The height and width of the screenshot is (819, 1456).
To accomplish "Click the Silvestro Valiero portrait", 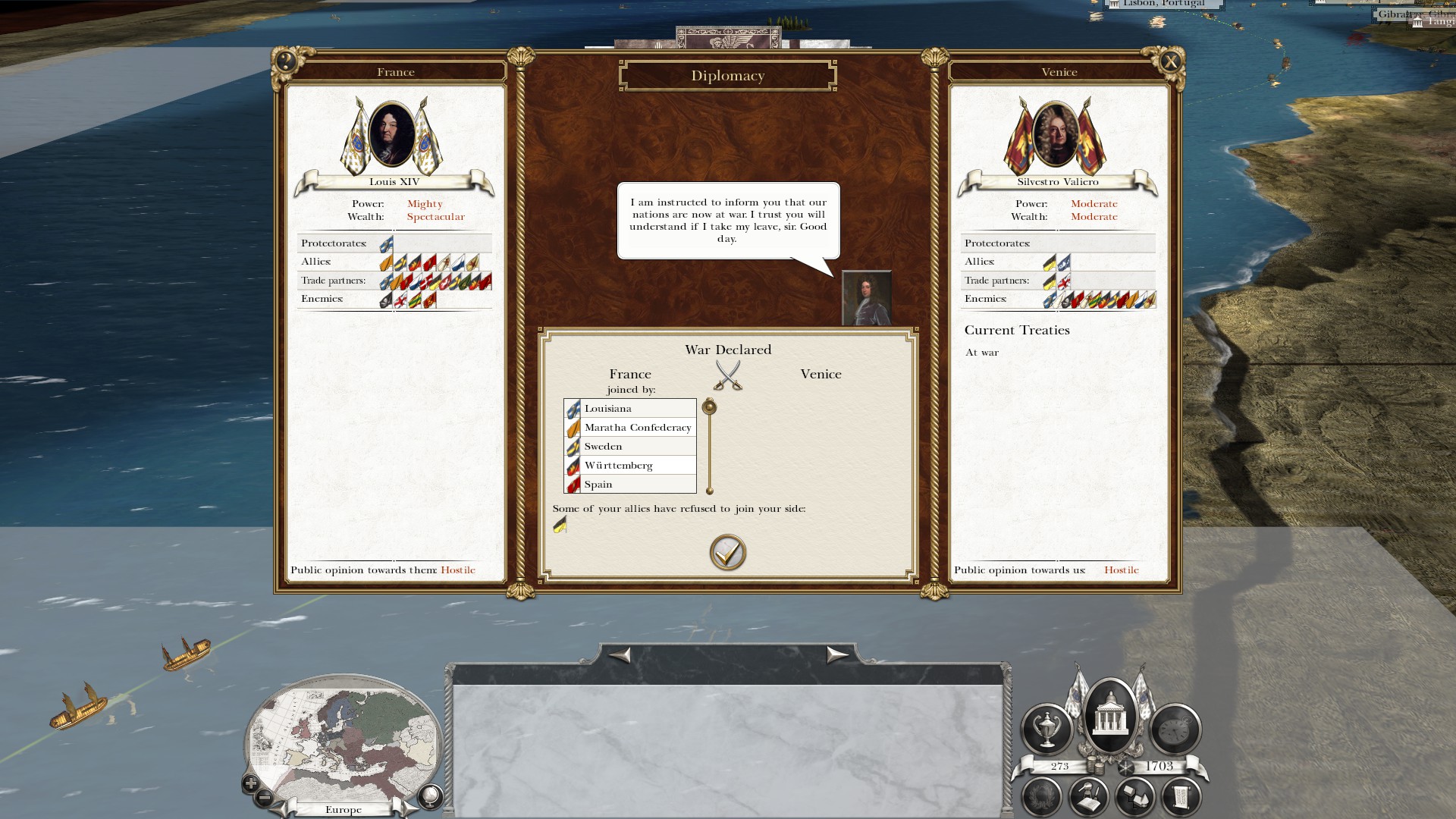I will [1055, 134].
